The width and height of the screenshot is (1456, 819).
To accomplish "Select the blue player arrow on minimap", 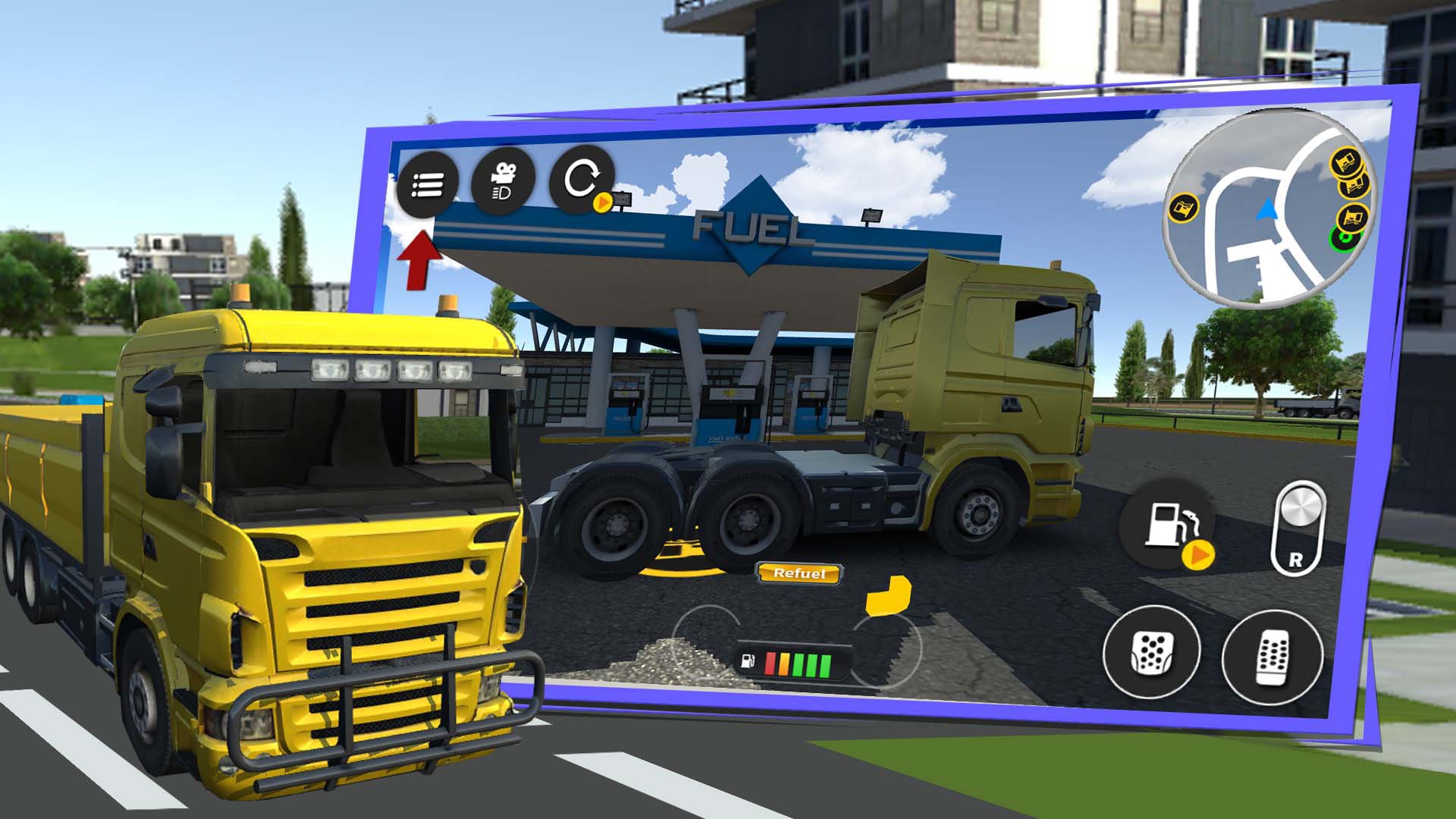I will [x=1266, y=209].
